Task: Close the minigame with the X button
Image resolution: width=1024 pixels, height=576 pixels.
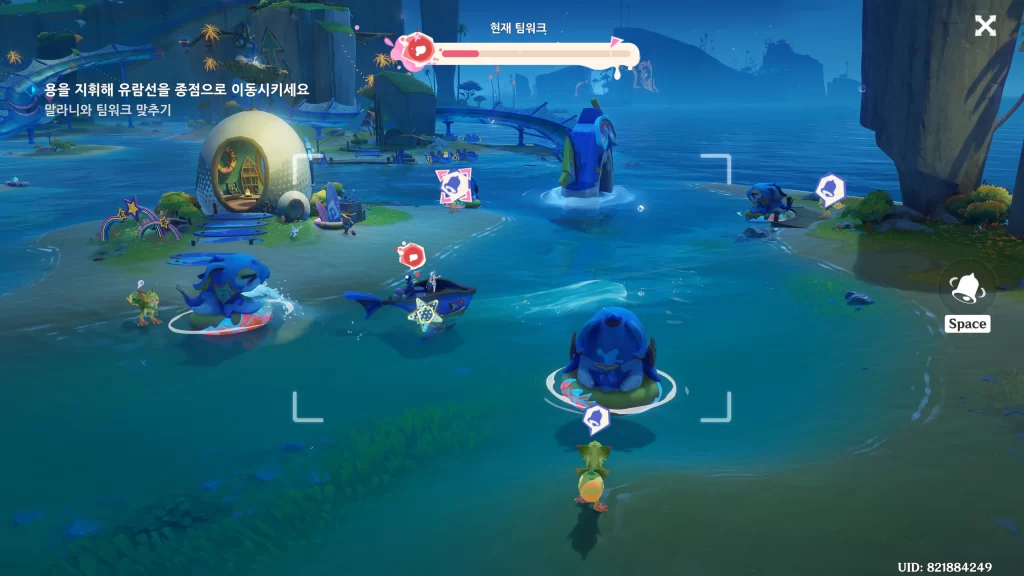Action: coord(985,27)
